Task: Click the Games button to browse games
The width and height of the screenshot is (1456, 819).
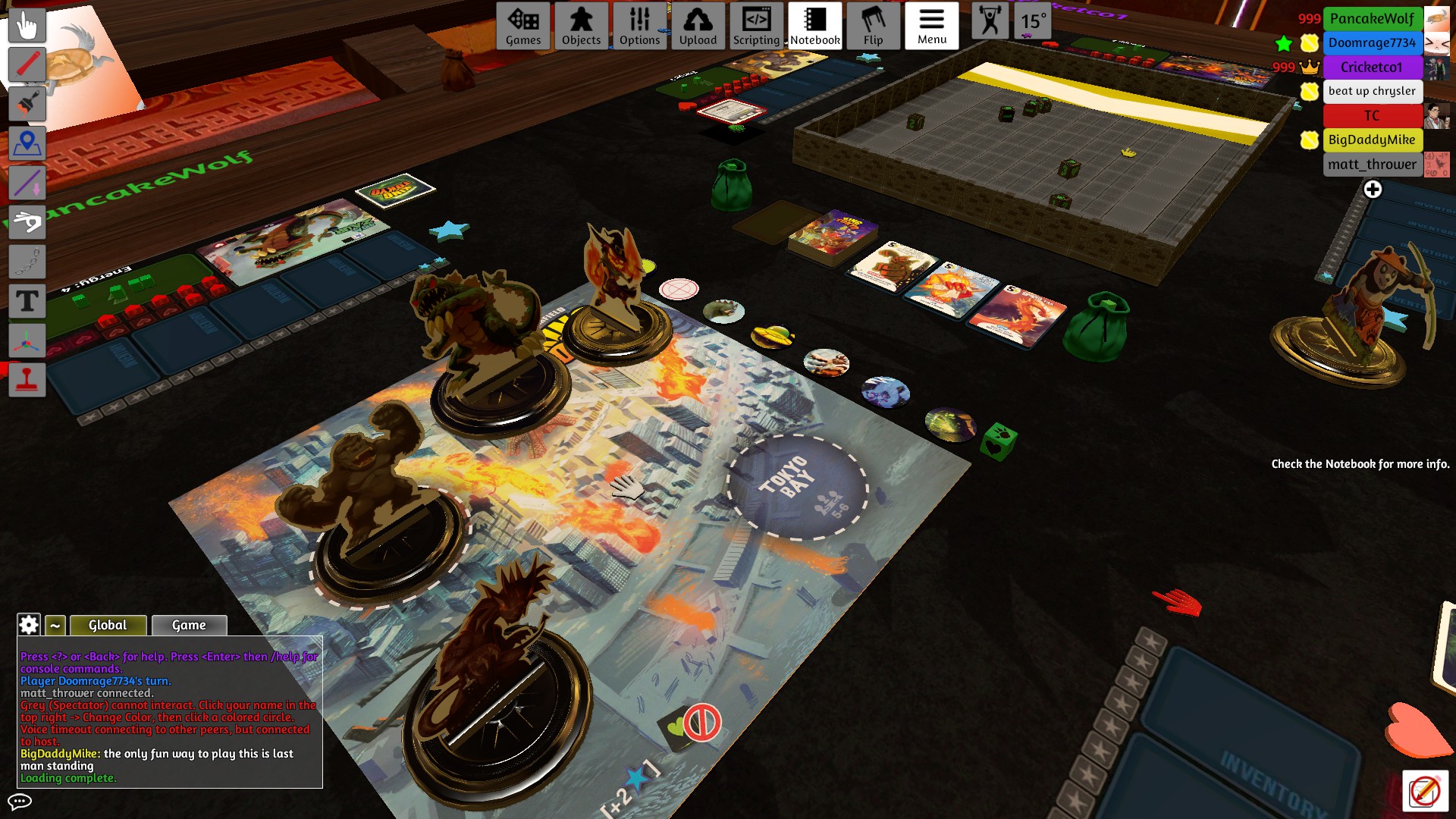Action: 523,26
